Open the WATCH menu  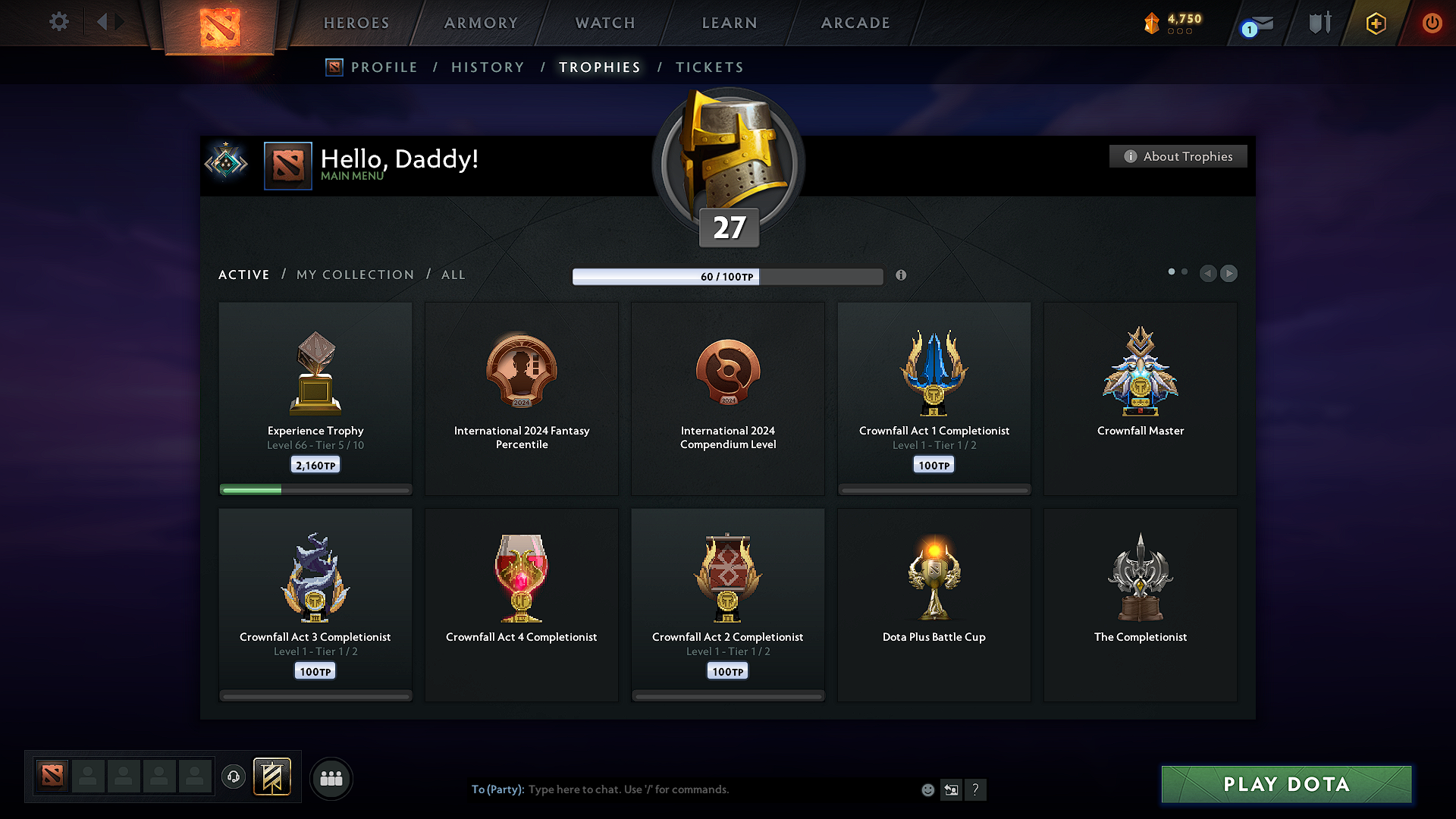click(x=604, y=23)
